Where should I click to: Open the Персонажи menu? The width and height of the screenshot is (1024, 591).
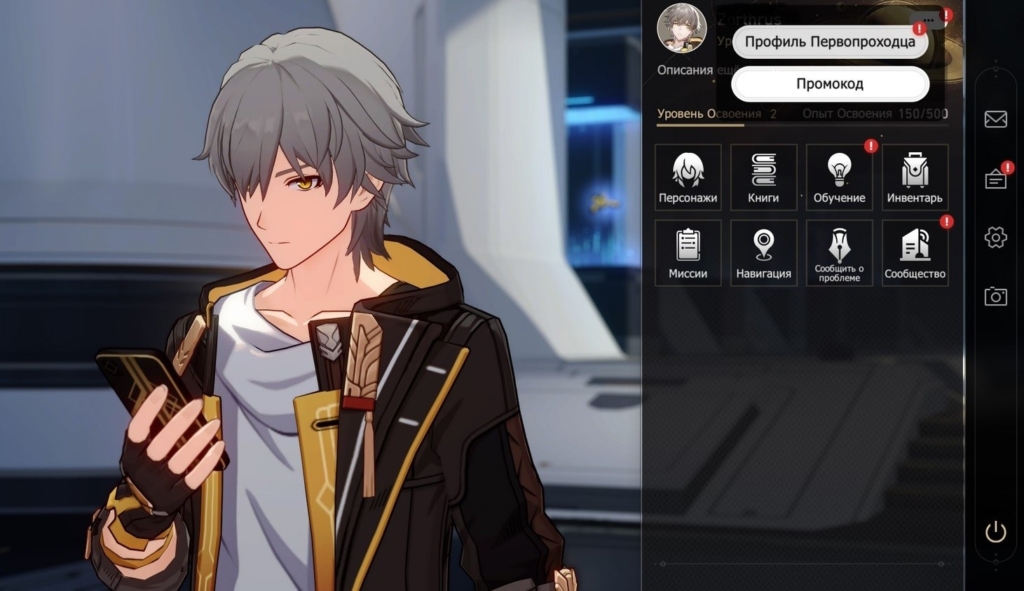point(688,177)
